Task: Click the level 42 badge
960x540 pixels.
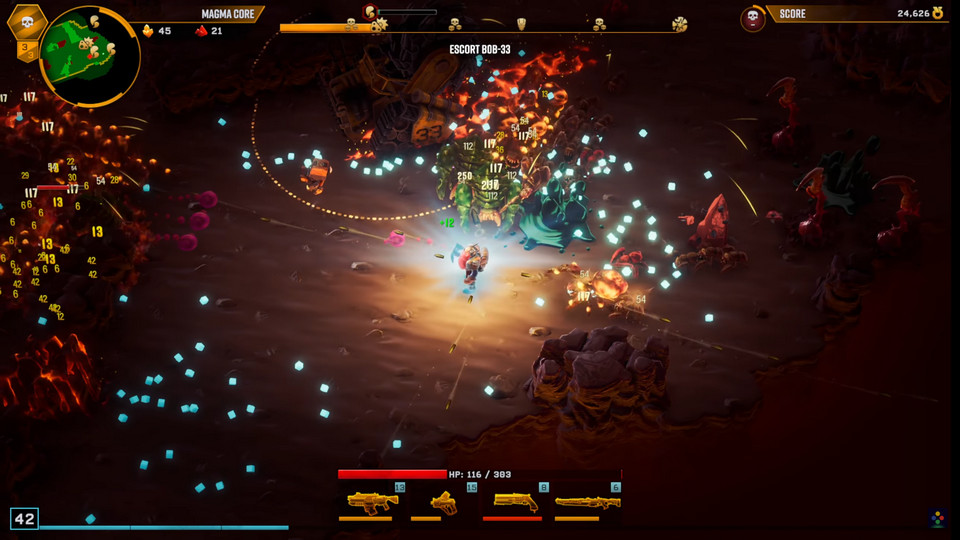Action: (x=24, y=518)
